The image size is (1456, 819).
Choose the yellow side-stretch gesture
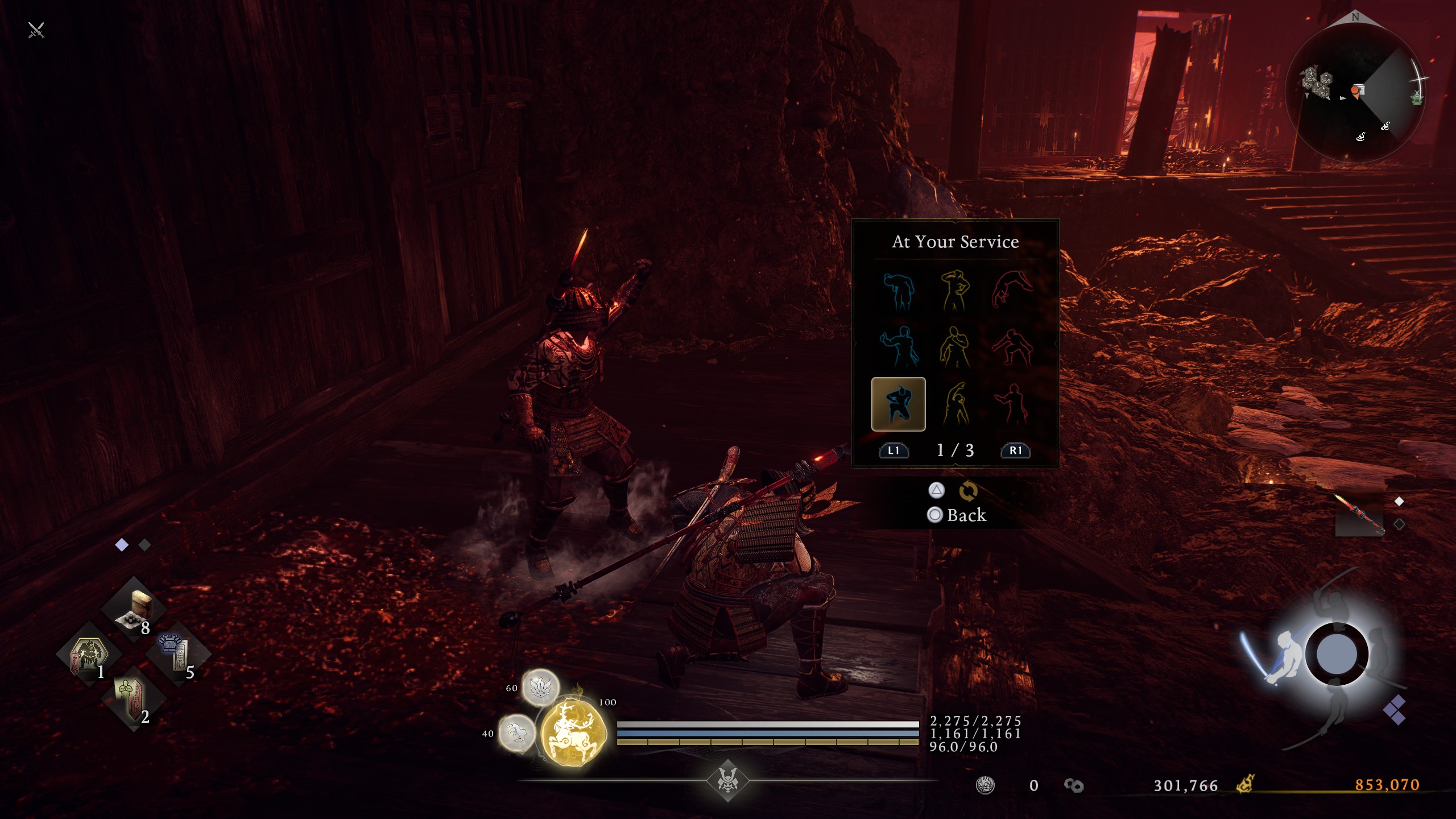point(955,404)
